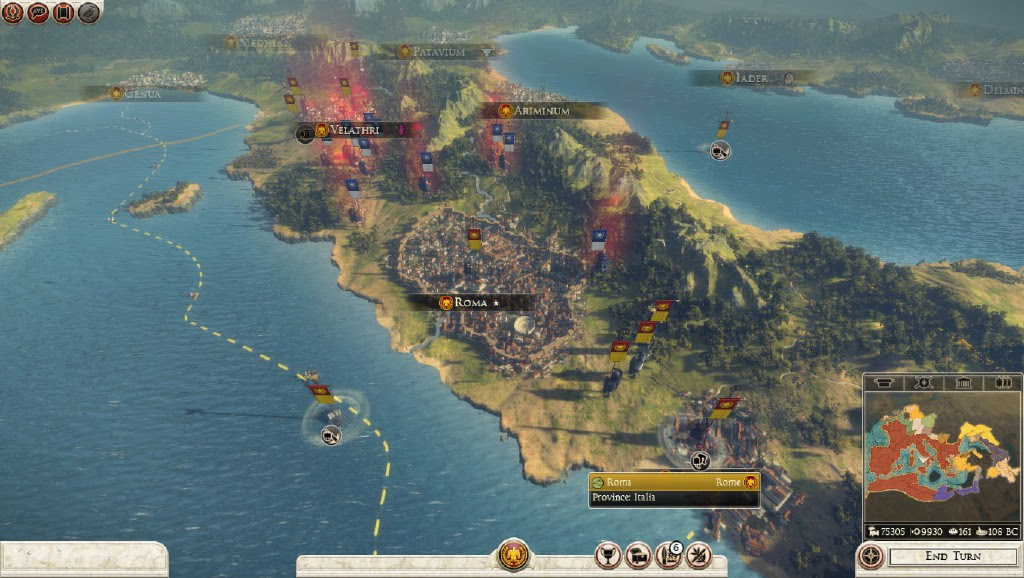Click the crossed-out leaf button
1024x578 pixels.
698,555
